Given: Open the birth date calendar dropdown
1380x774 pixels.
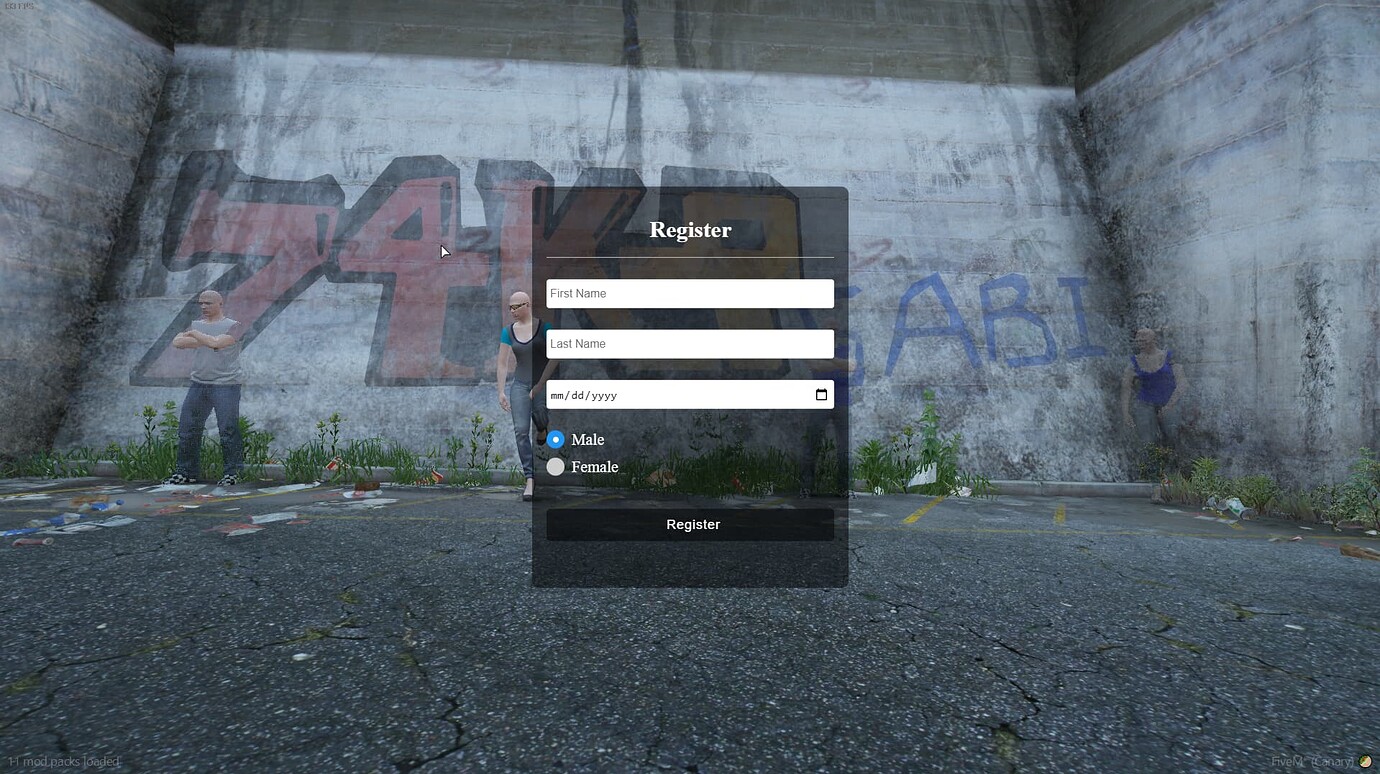Looking at the screenshot, I should point(820,394).
